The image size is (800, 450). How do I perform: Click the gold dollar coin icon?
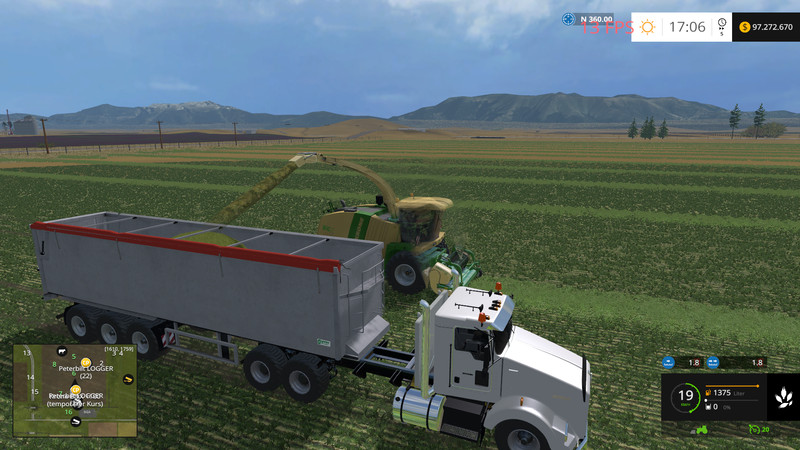(744, 27)
